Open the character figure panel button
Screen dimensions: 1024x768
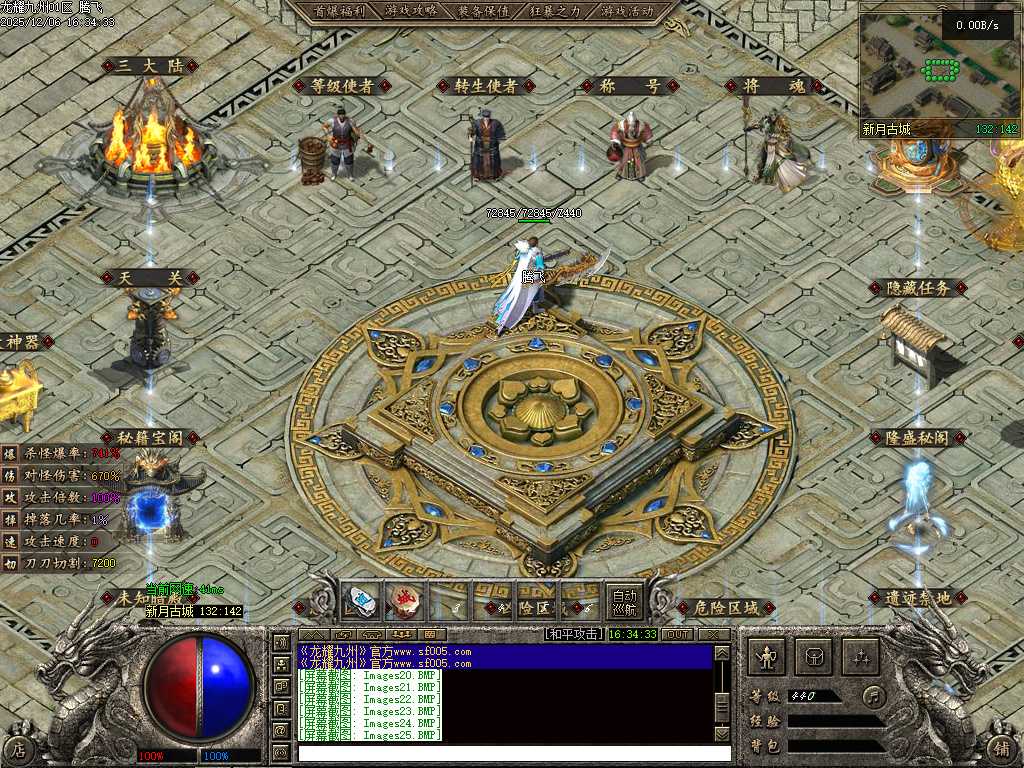click(767, 657)
